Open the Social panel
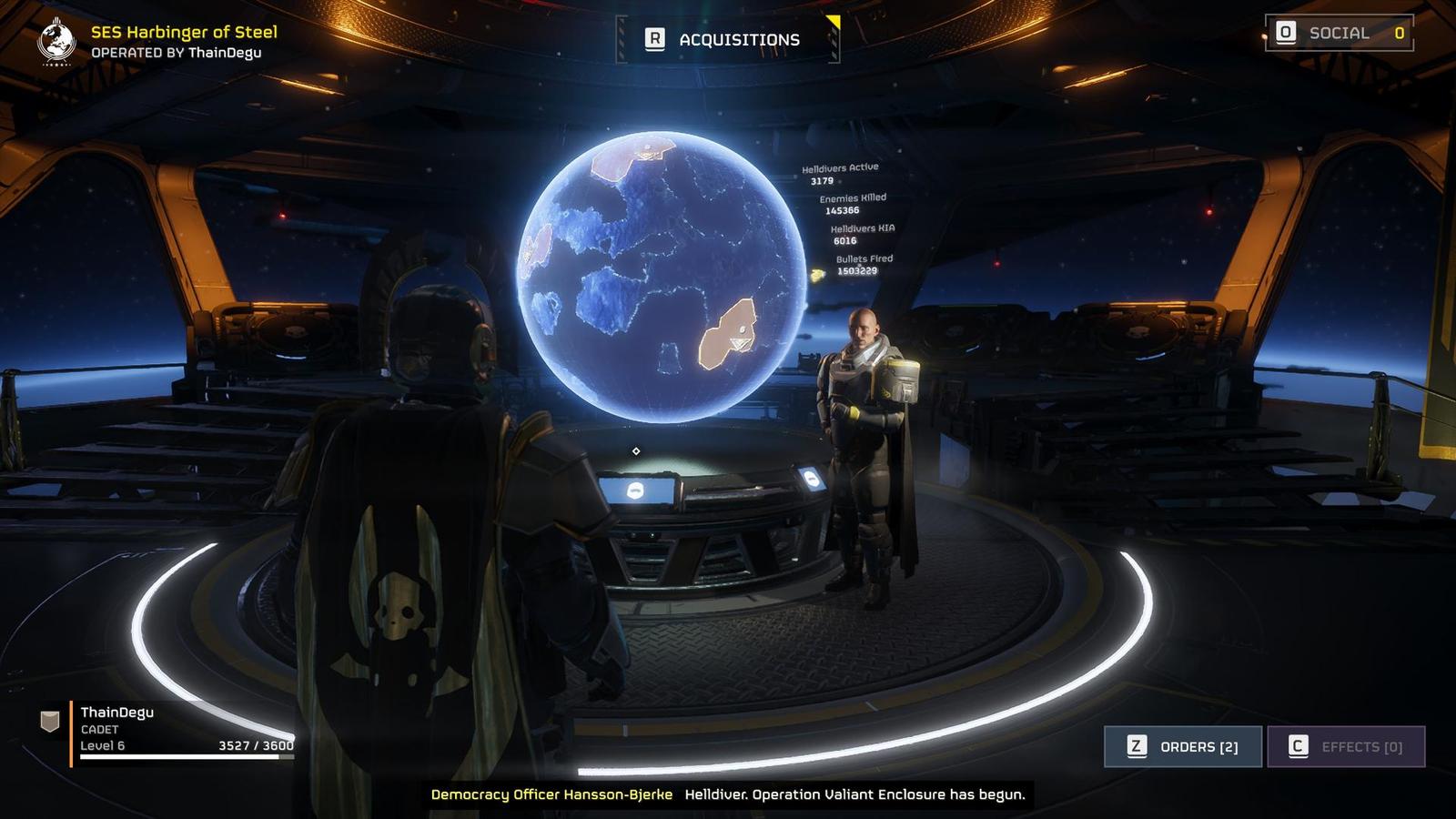 (1339, 34)
